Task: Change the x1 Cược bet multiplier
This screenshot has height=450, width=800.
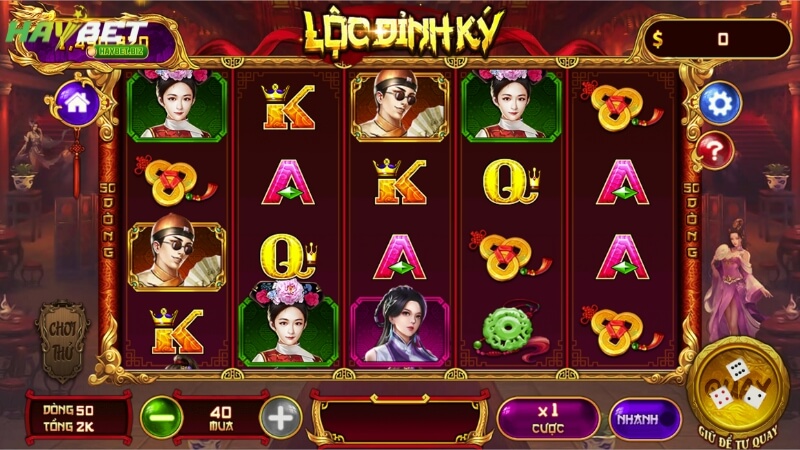Action: click(x=548, y=417)
